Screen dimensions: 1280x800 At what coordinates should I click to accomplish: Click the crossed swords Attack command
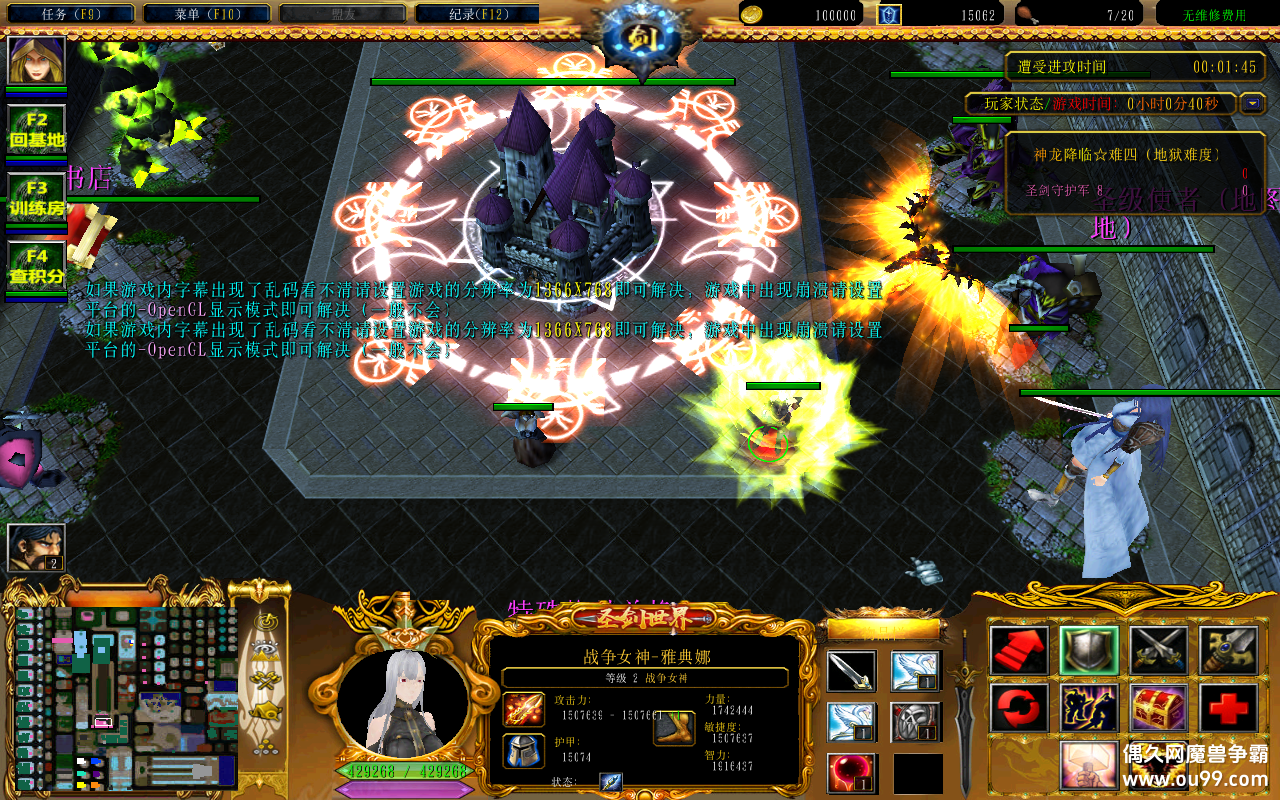point(1159,651)
